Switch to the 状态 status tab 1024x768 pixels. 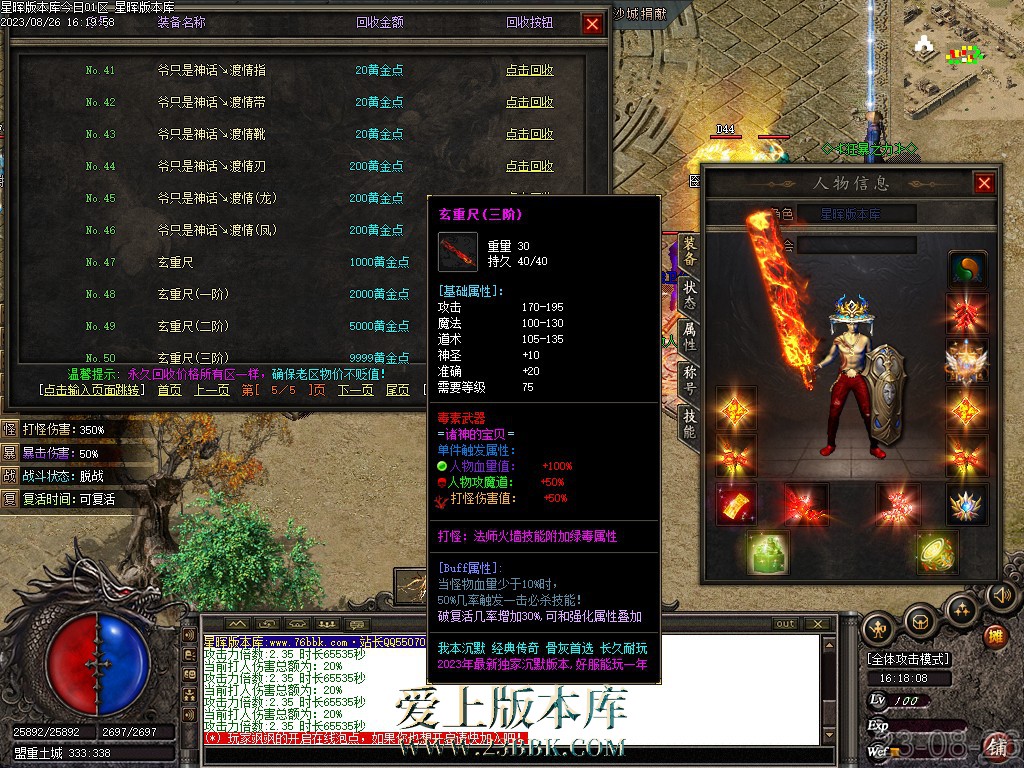coord(689,292)
